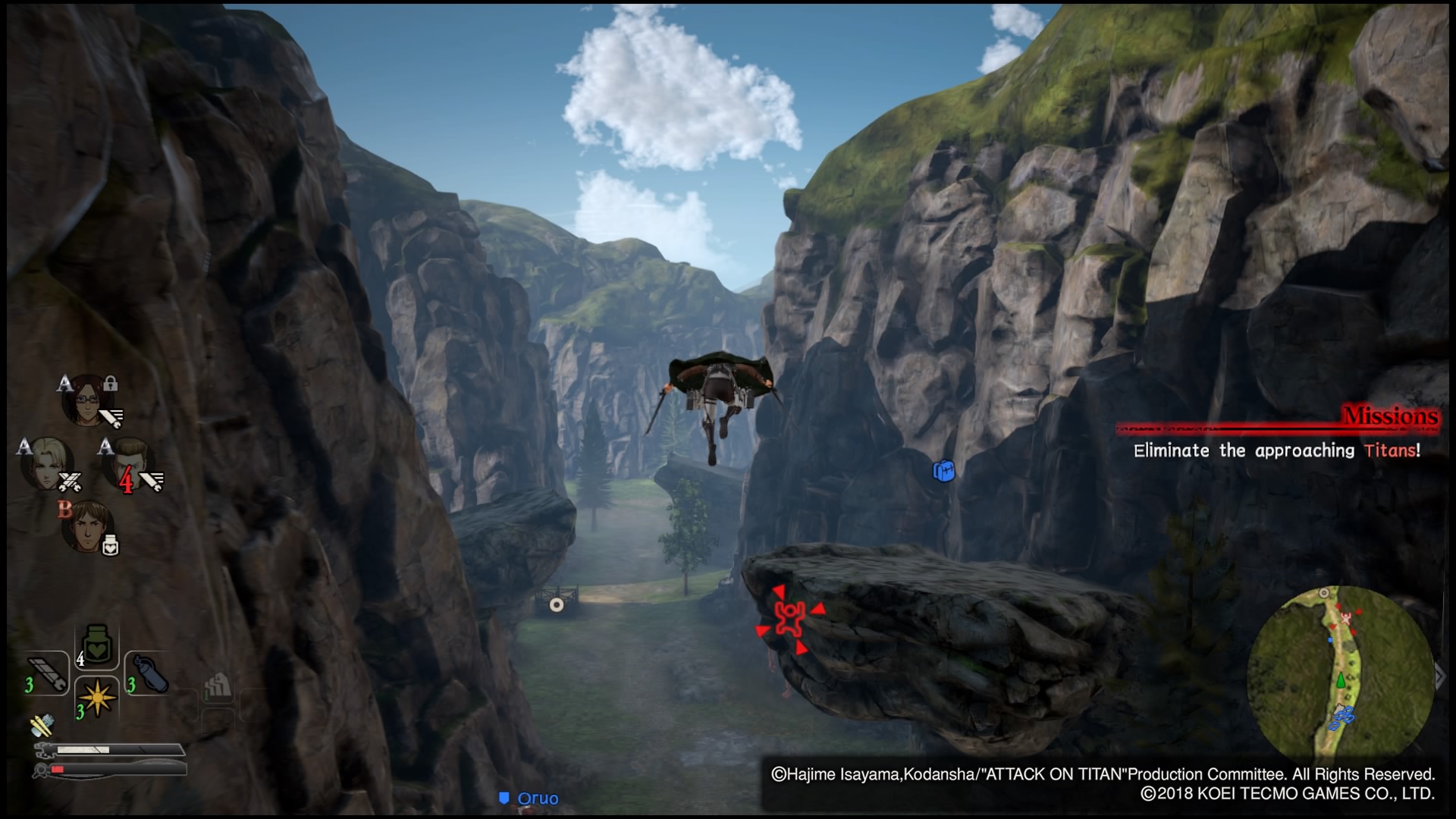Screen dimensions: 1456x819
Task: Open the Missions objective tracker
Action: coord(1389,416)
